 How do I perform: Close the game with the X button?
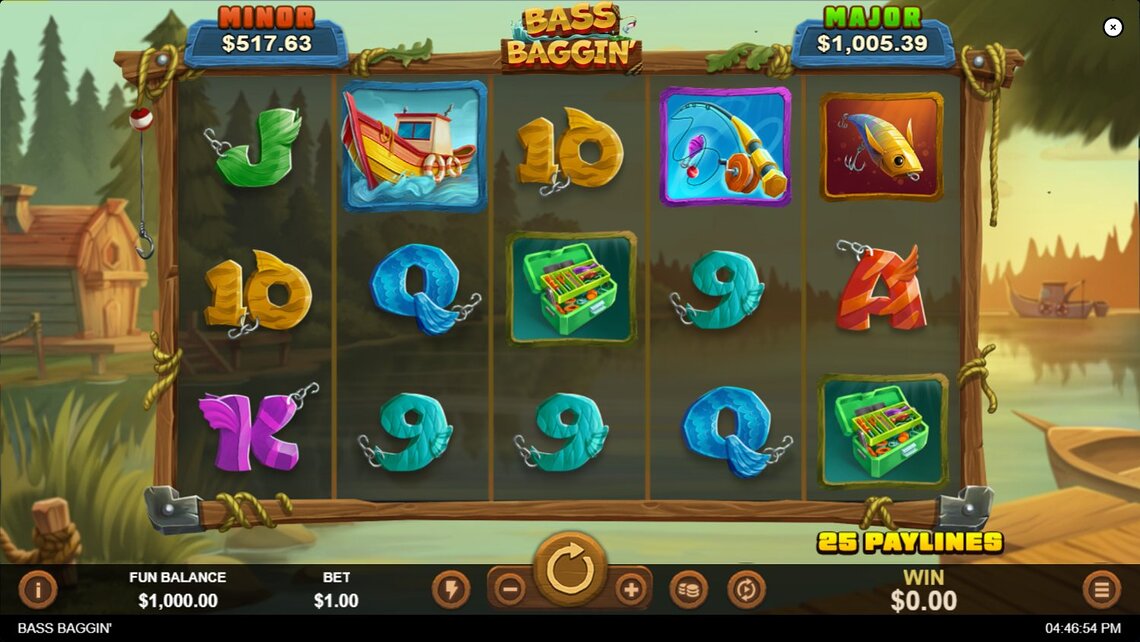pyautogui.click(x=1113, y=28)
